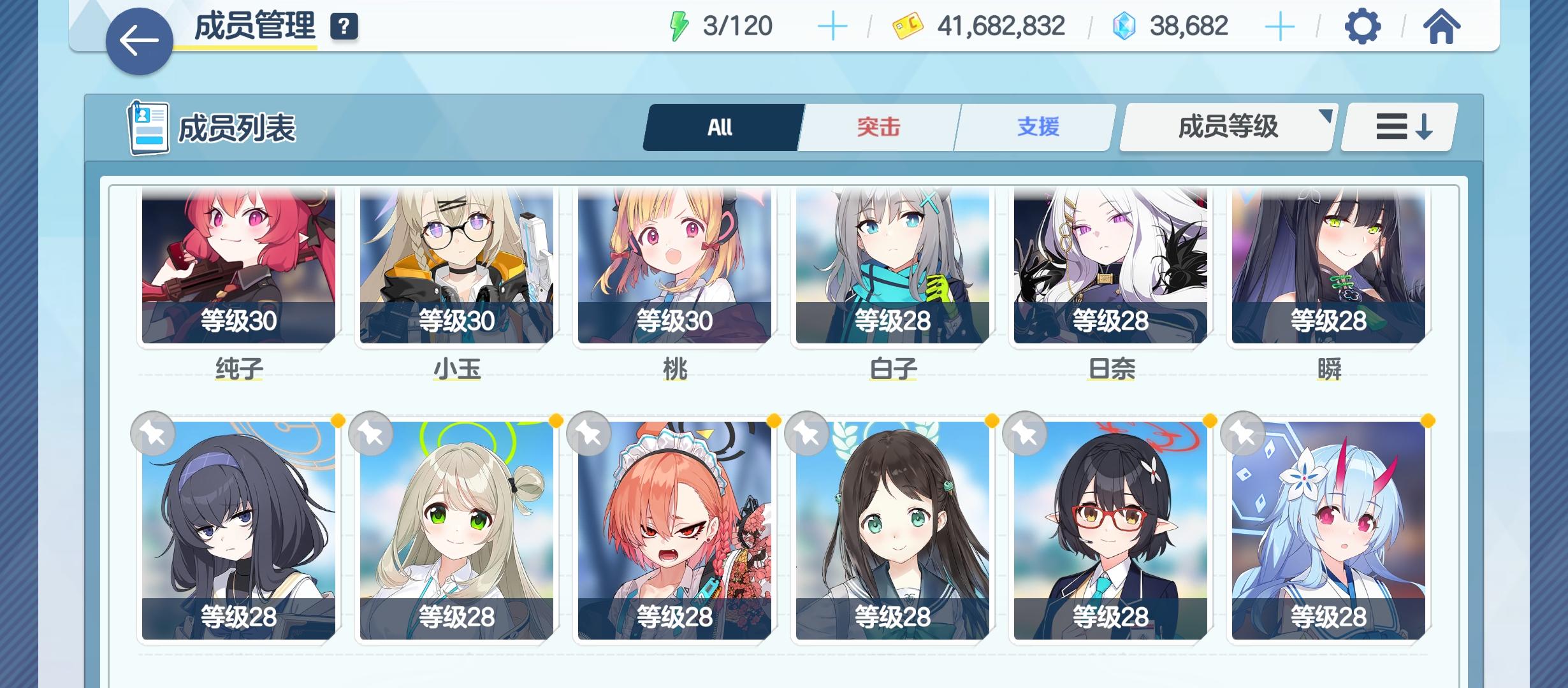Open the 成员等级 sorting dropdown
Screen dimensions: 1568x688
coord(1226,127)
